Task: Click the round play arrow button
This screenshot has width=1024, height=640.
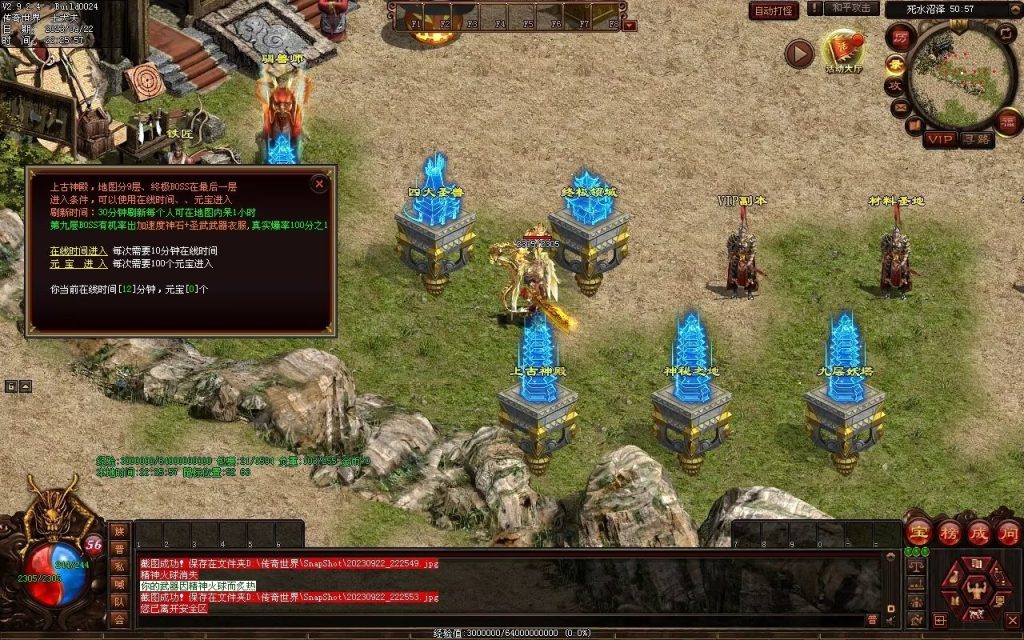Action: (x=798, y=53)
